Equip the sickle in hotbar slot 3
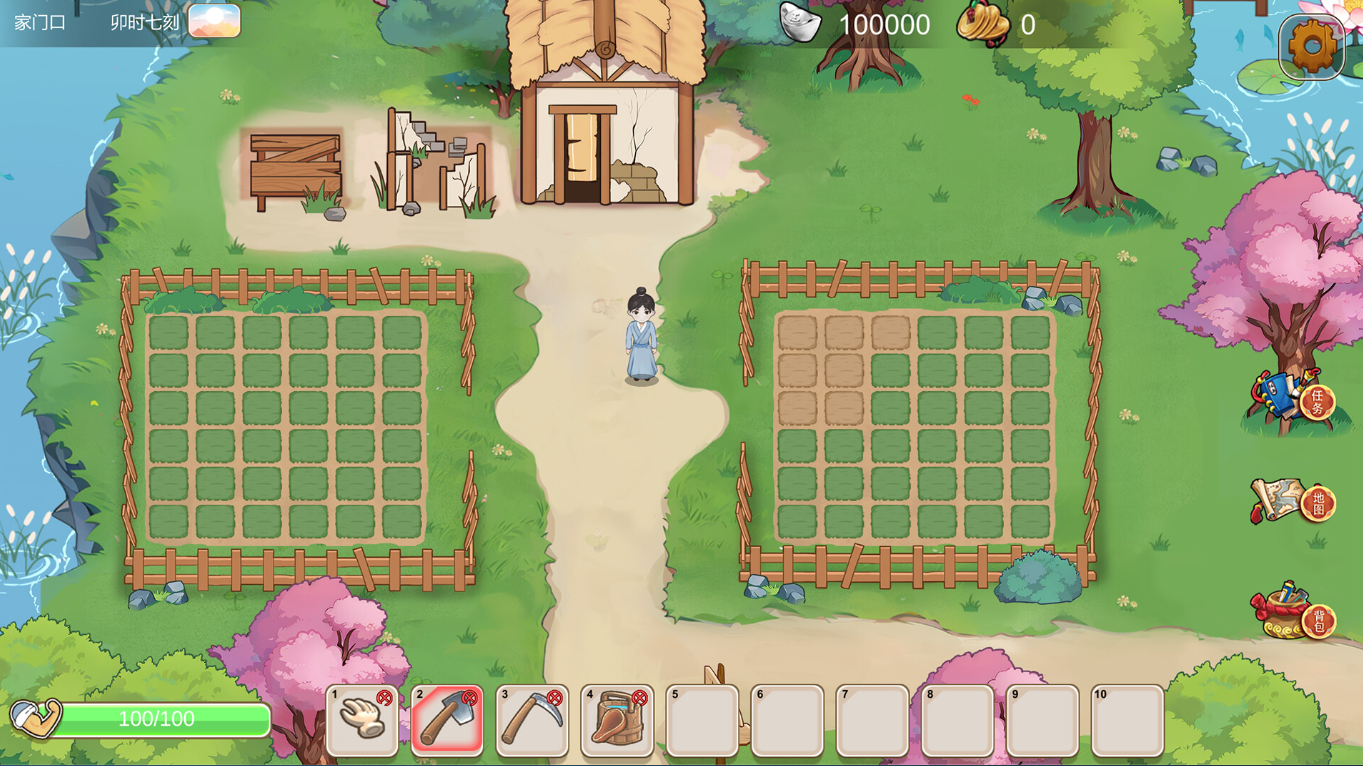 pos(532,720)
